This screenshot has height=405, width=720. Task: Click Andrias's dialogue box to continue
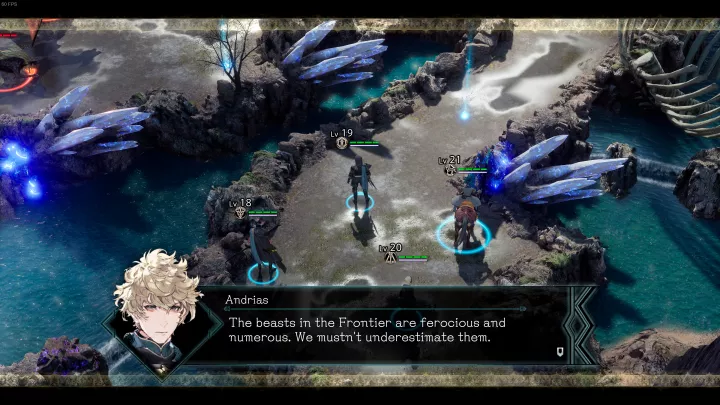click(x=380, y=330)
